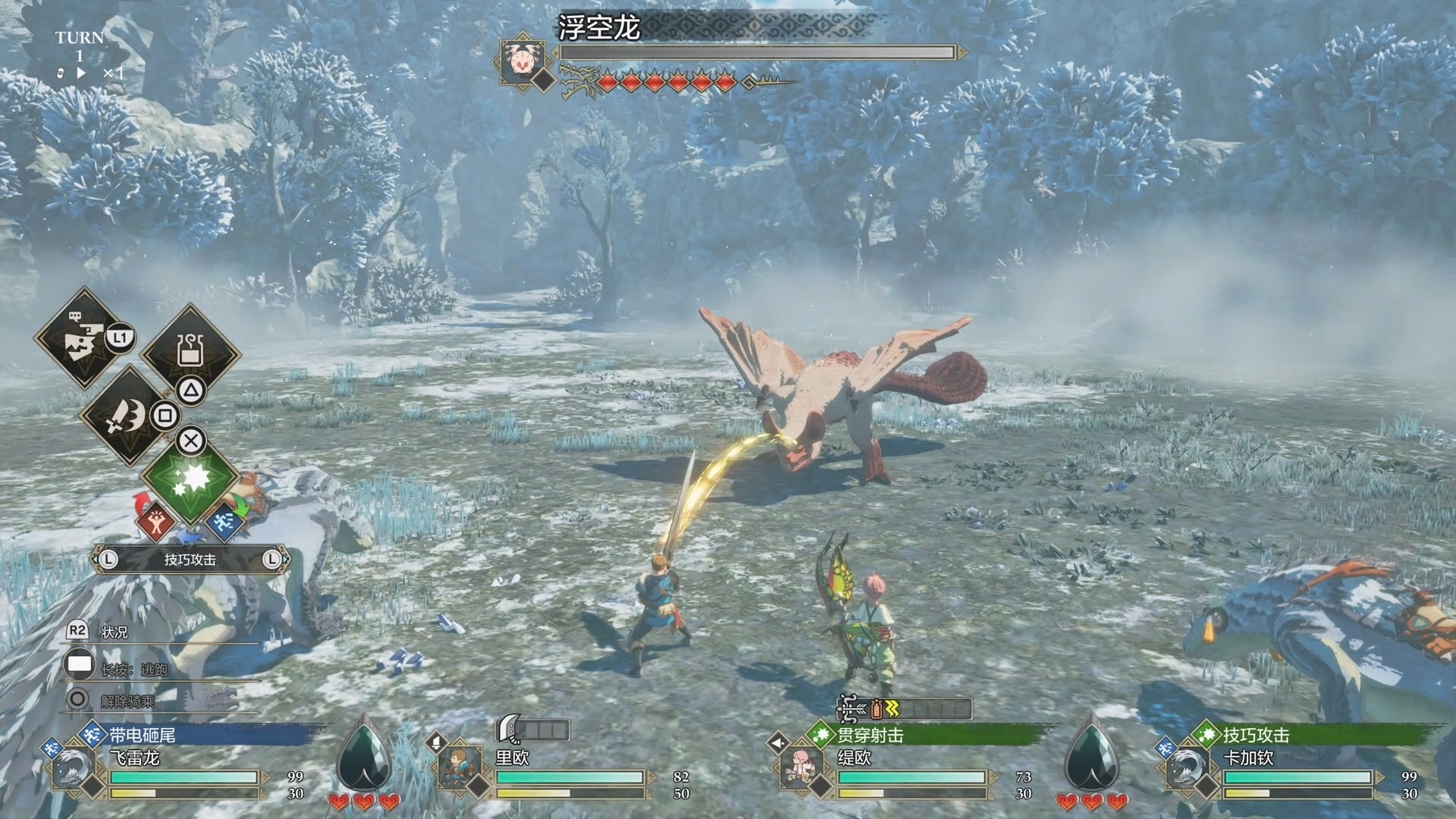
Task: Select the green technical attack command
Action: pyautogui.click(x=190, y=478)
